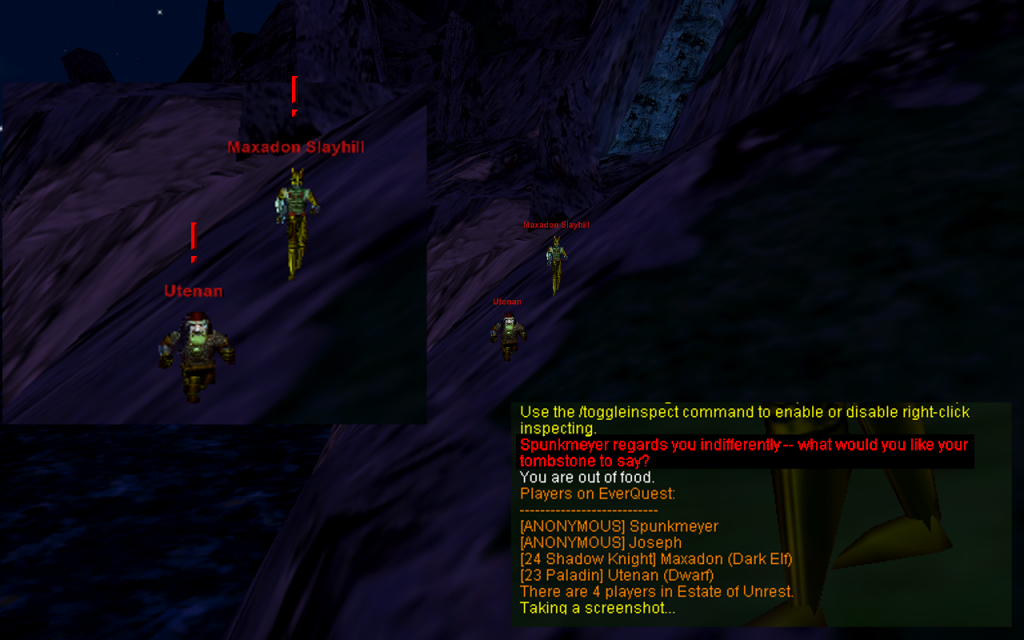1024x640 pixels.
Task: Select the anonymous Joseph player row
Action: point(600,542)
